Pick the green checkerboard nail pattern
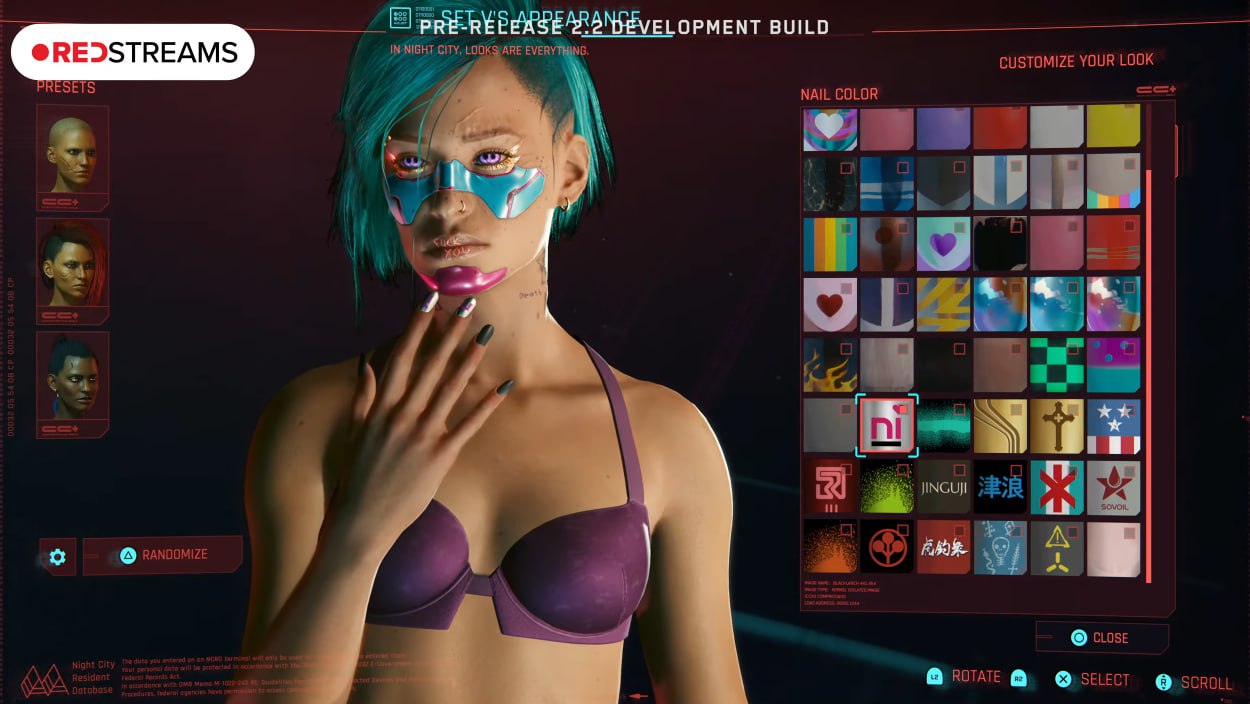 point(1057,365)
